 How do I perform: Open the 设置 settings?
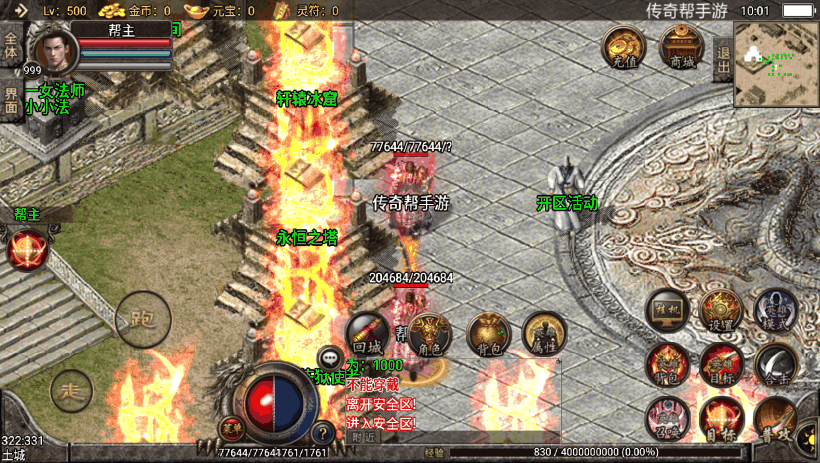[x=720, y=310]
